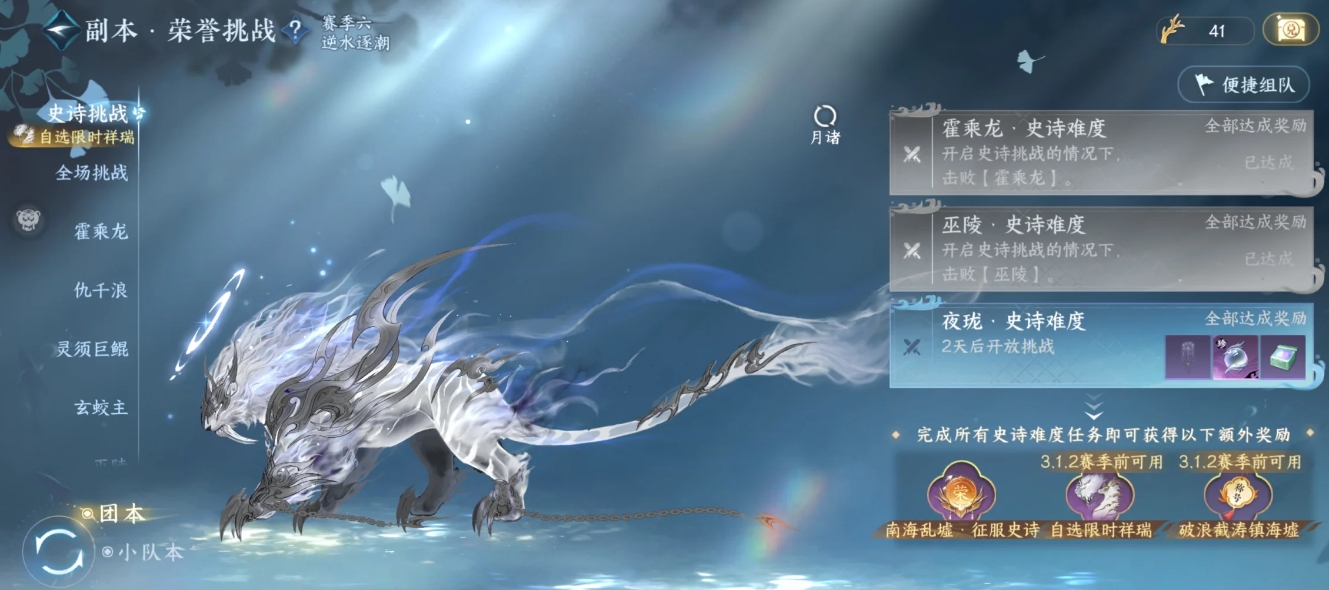Click the back diamond icon
Image resolution: width=1329 pixels, height=590 pixels.
coord(62,31)
